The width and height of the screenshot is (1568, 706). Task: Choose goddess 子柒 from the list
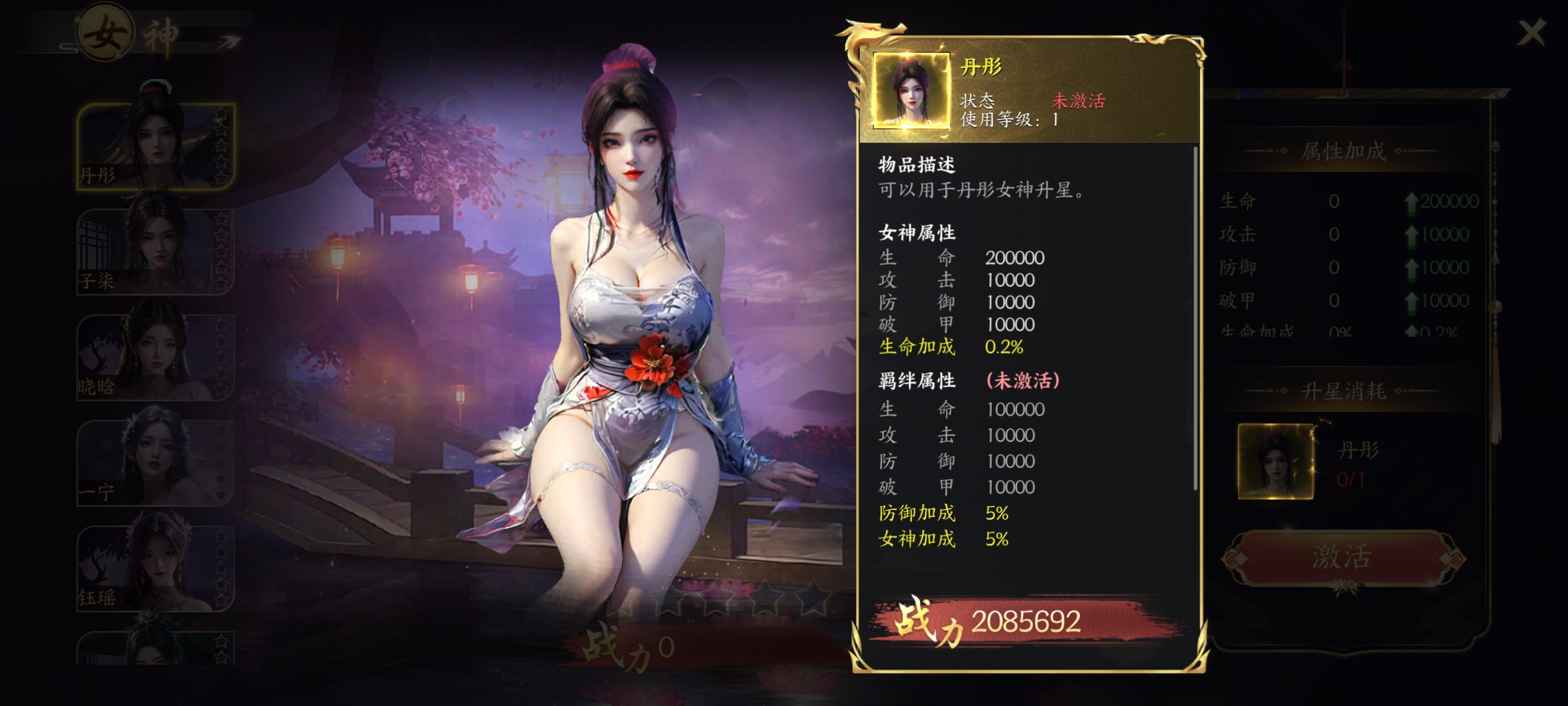tap(155, 252)
